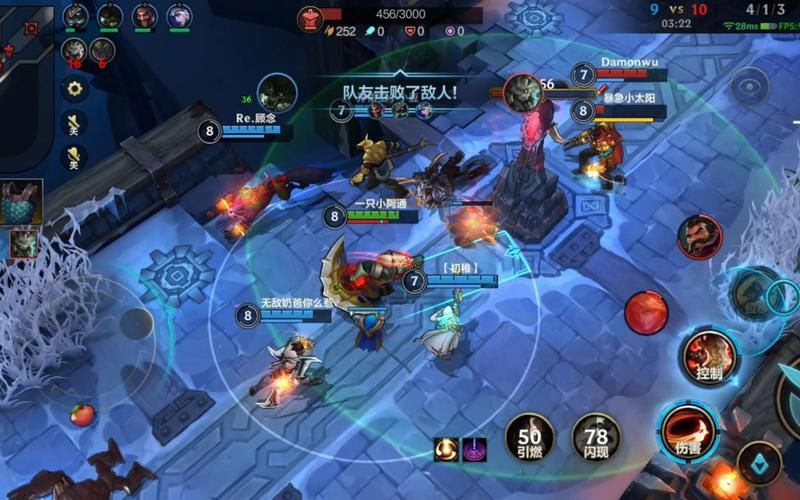The height and width of the screenshot is (500, 800).
Task: Use the 控制 control skill
Action: [x=709, y=356]
